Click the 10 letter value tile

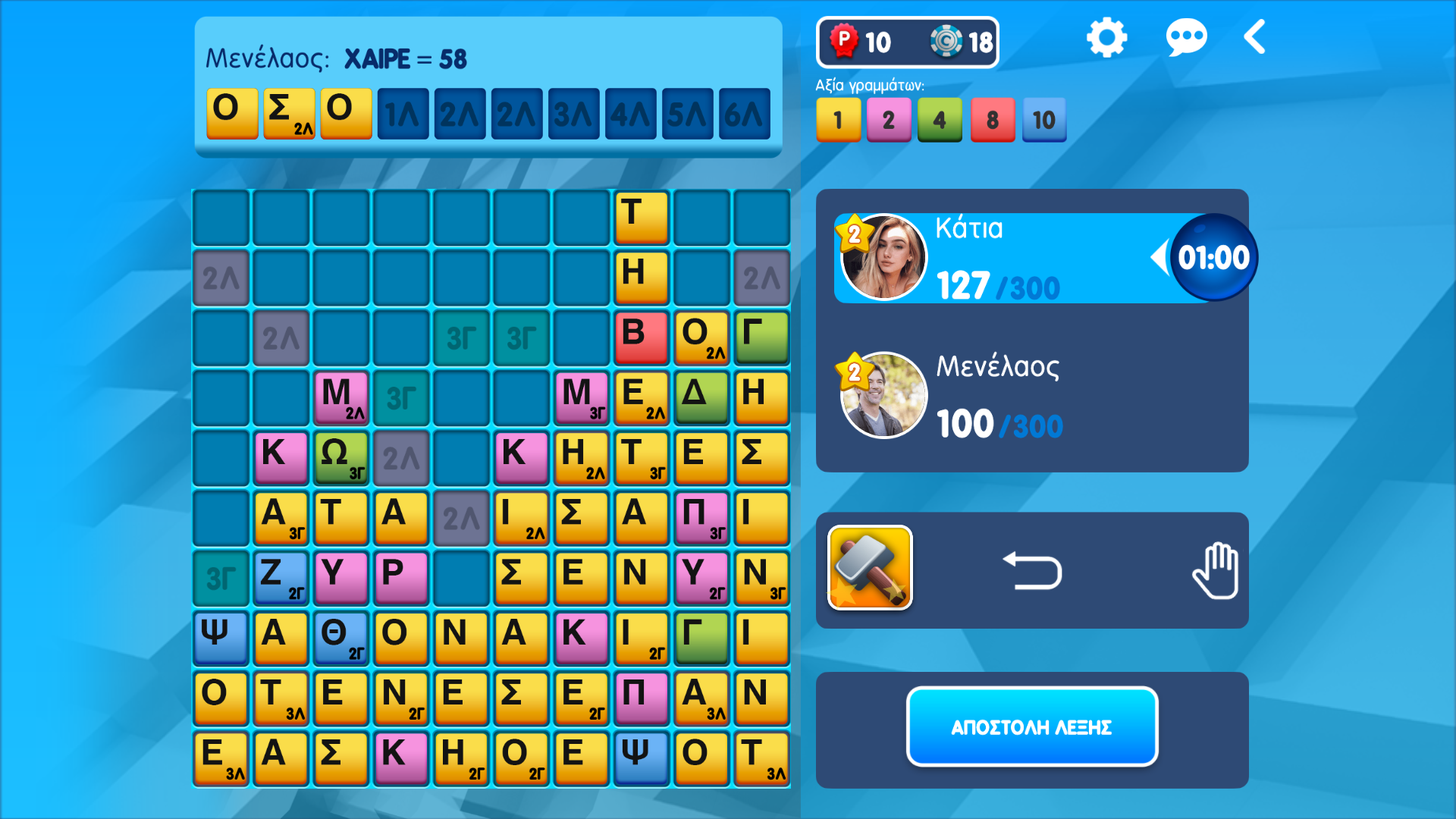click(1043, 120)
